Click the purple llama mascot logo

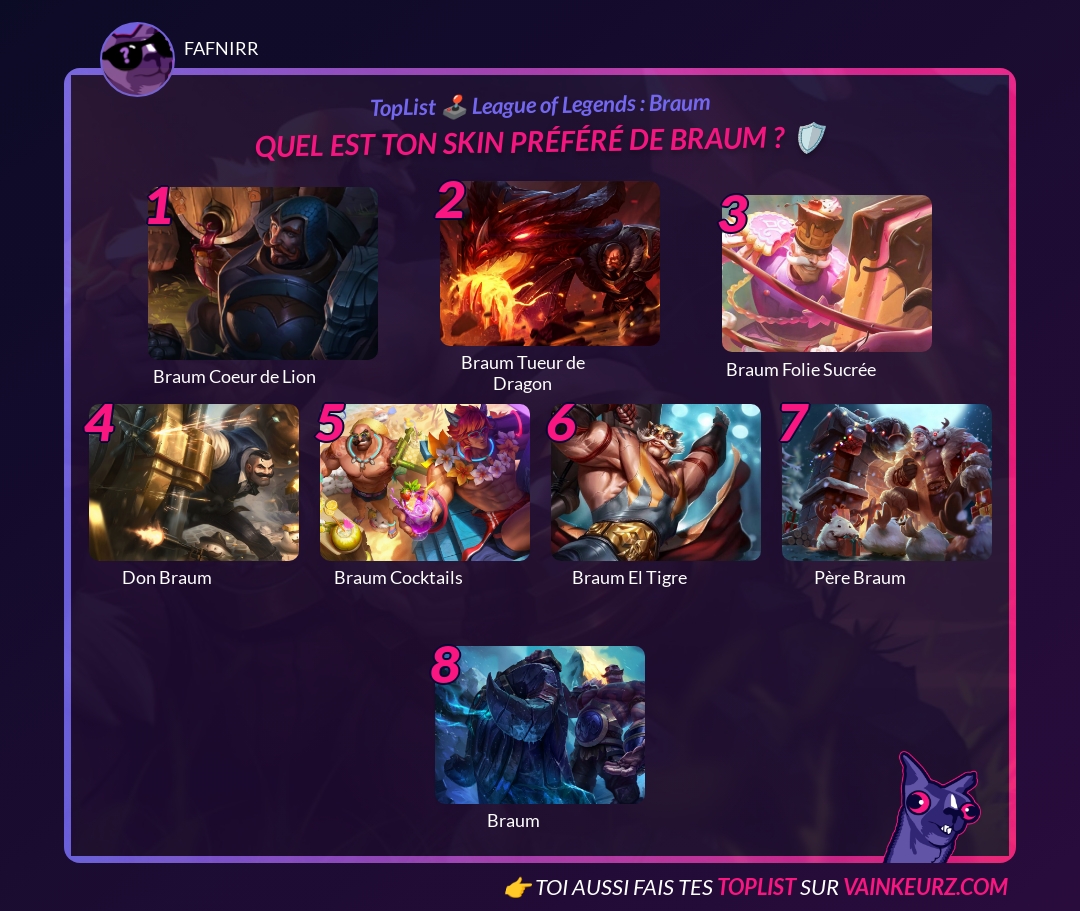click(x=933, y=810)
